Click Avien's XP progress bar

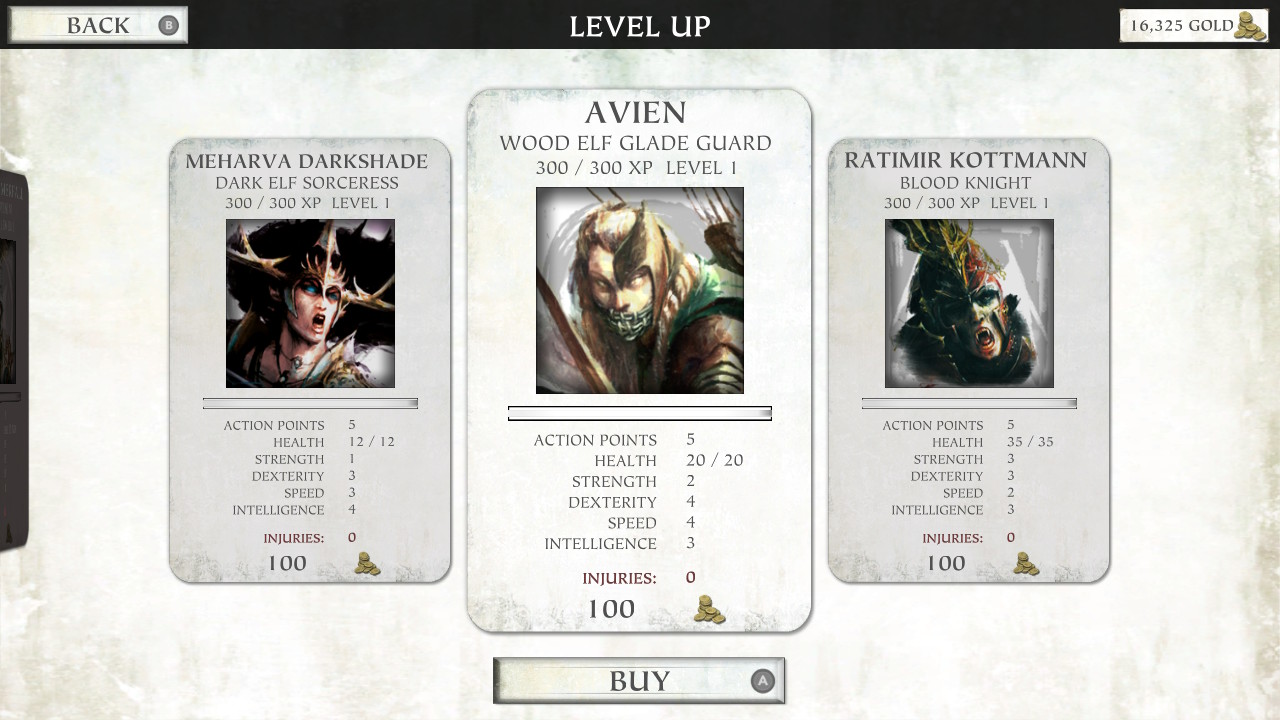point(639,412)
